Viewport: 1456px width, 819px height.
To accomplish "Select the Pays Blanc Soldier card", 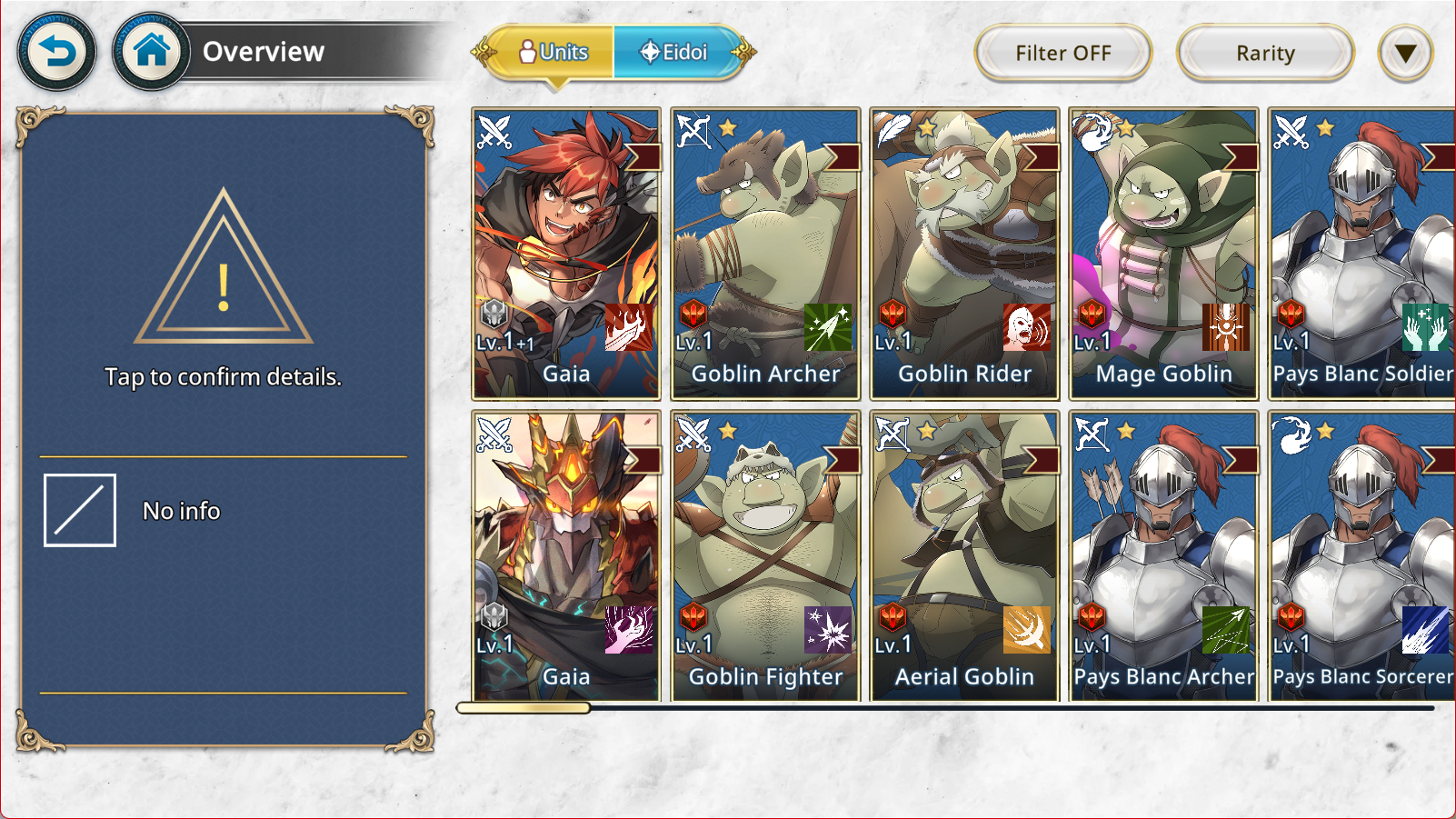I will point(1361,254).
